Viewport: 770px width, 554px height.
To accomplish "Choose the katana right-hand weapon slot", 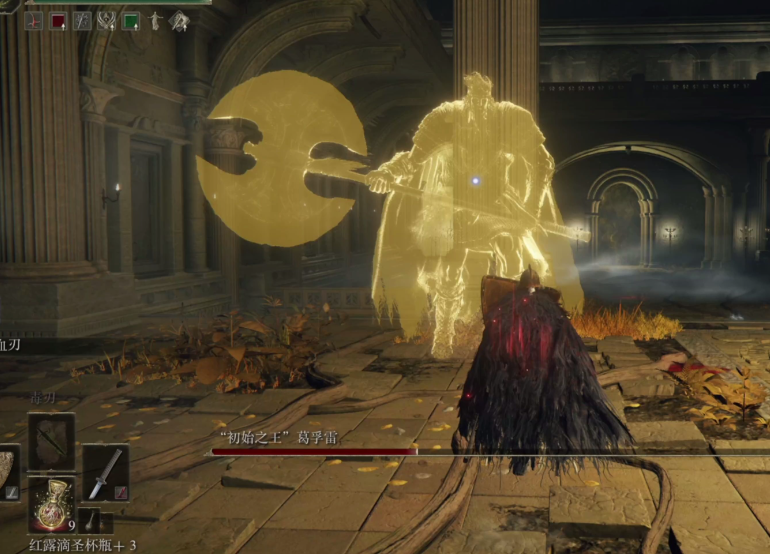I will point(105,472).
